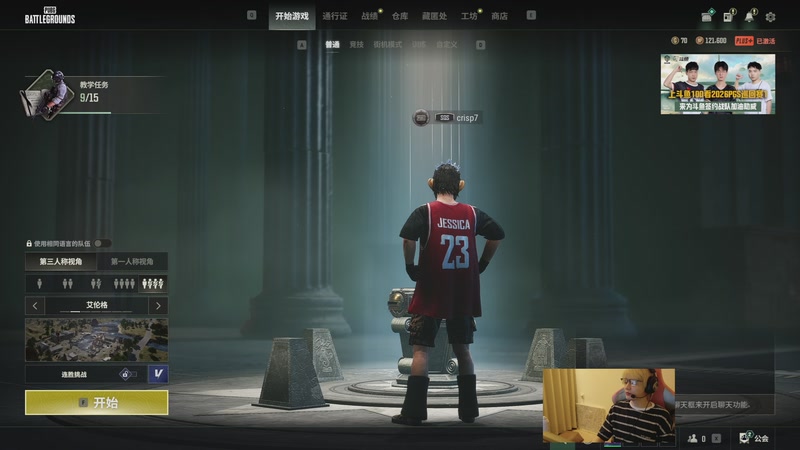
Task: Open the settings gear icon
Action: click(770, 16)
